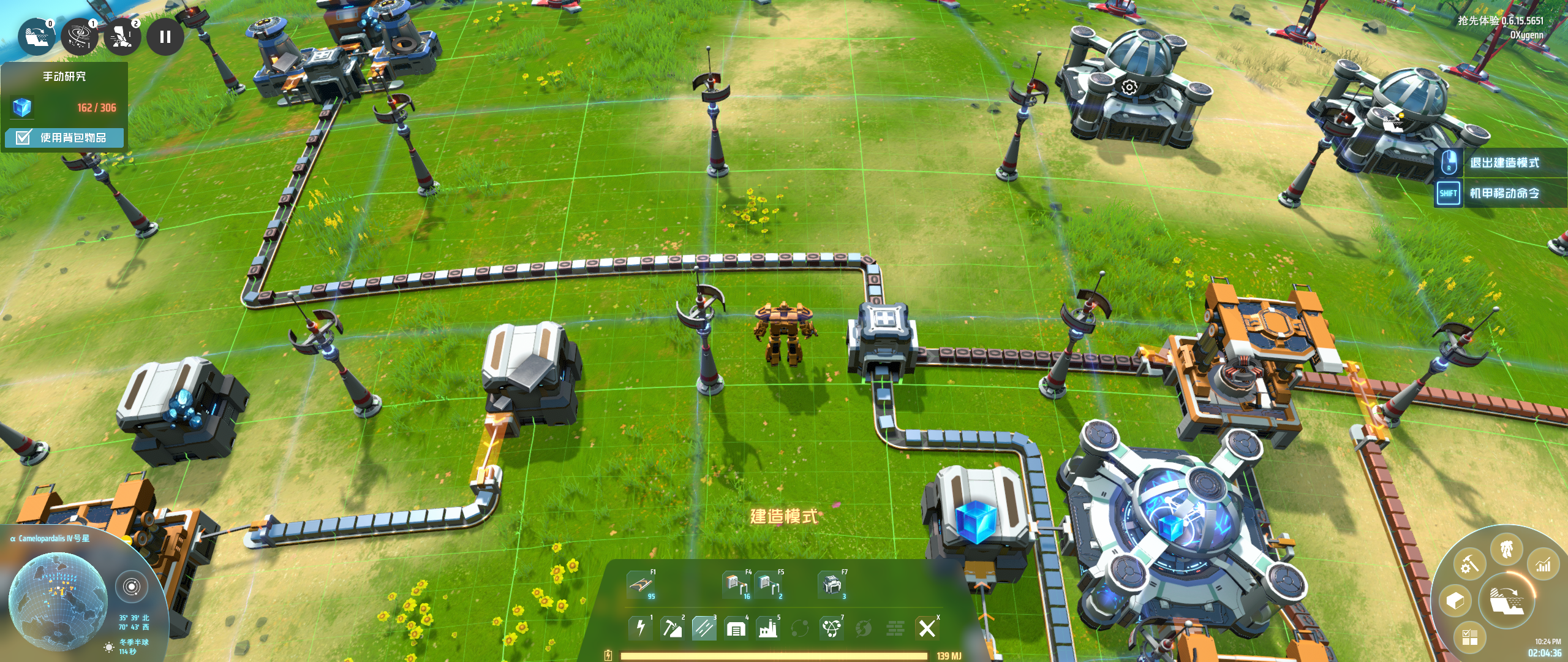This screenshot has height=662, width=1568.
Task: Open the bar chart statistics panel
Action: [x=1543, y=565]
